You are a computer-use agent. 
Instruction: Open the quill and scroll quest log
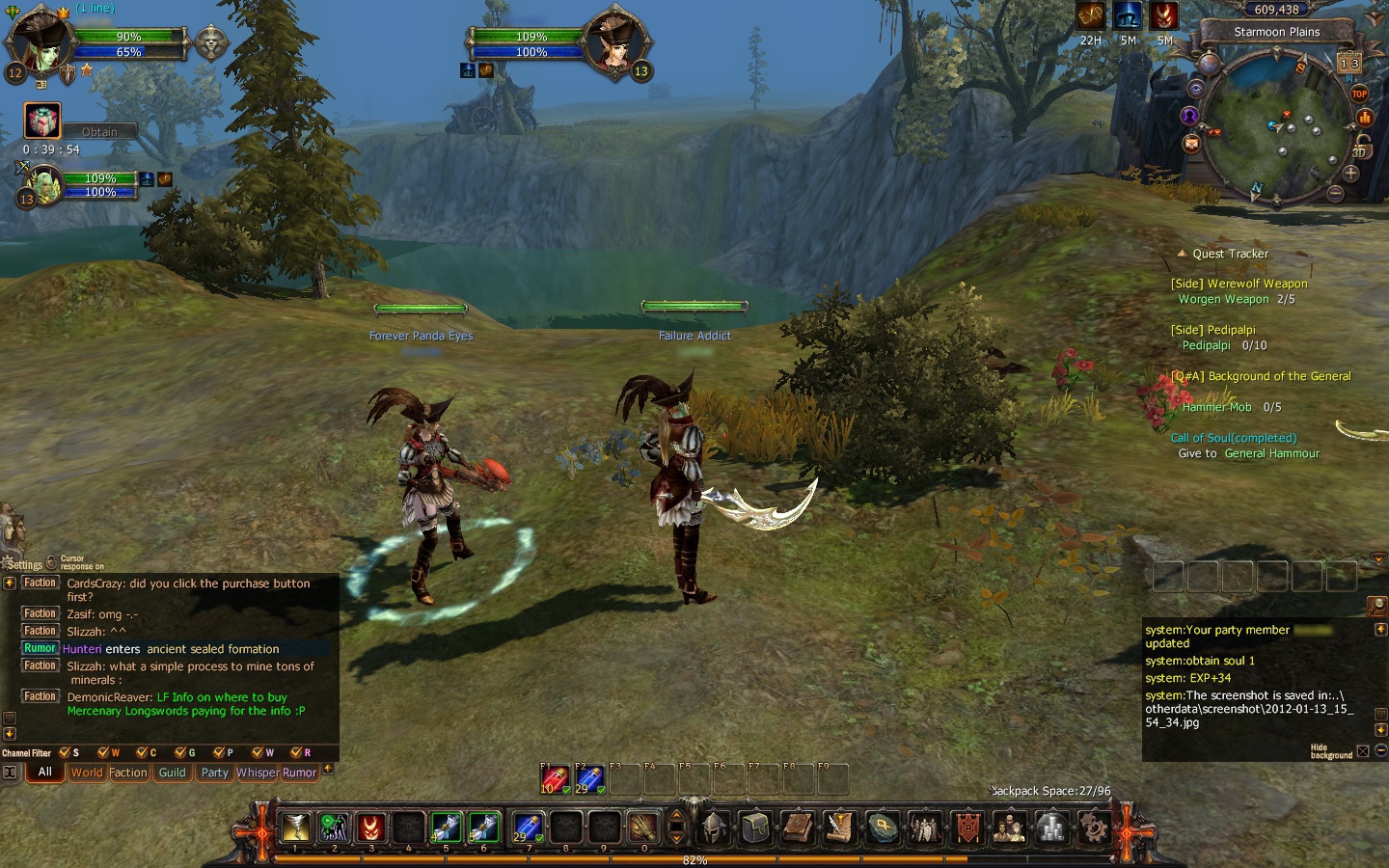(840, 827)
